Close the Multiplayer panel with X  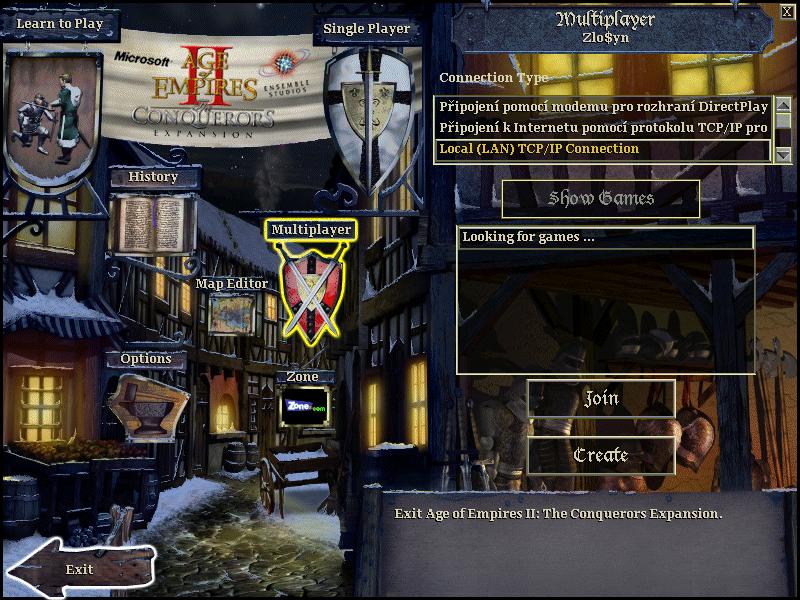(x=787, y=12)
